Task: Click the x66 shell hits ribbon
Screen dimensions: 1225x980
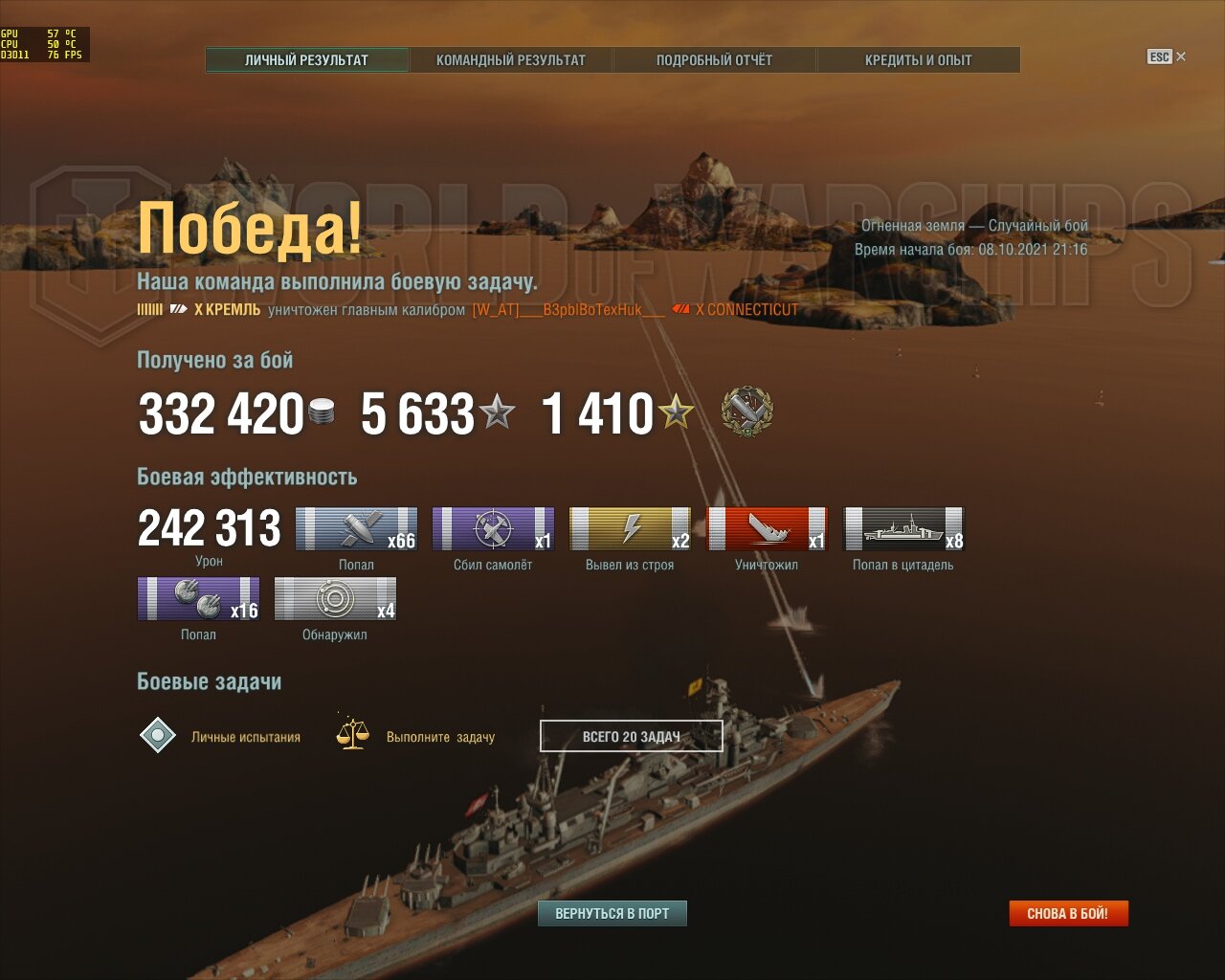Action: [x=356, y=529]
